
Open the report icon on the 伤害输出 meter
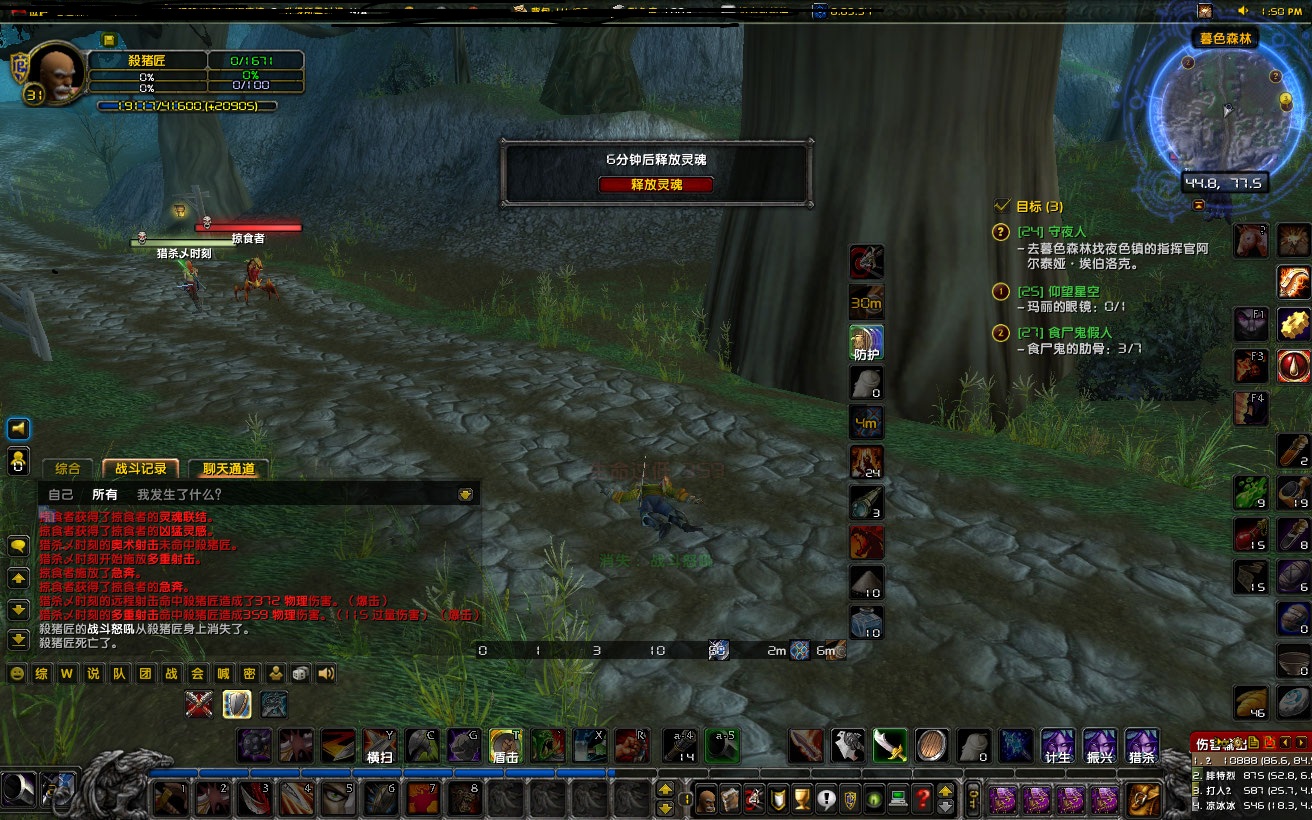[x=1253, y=742]
